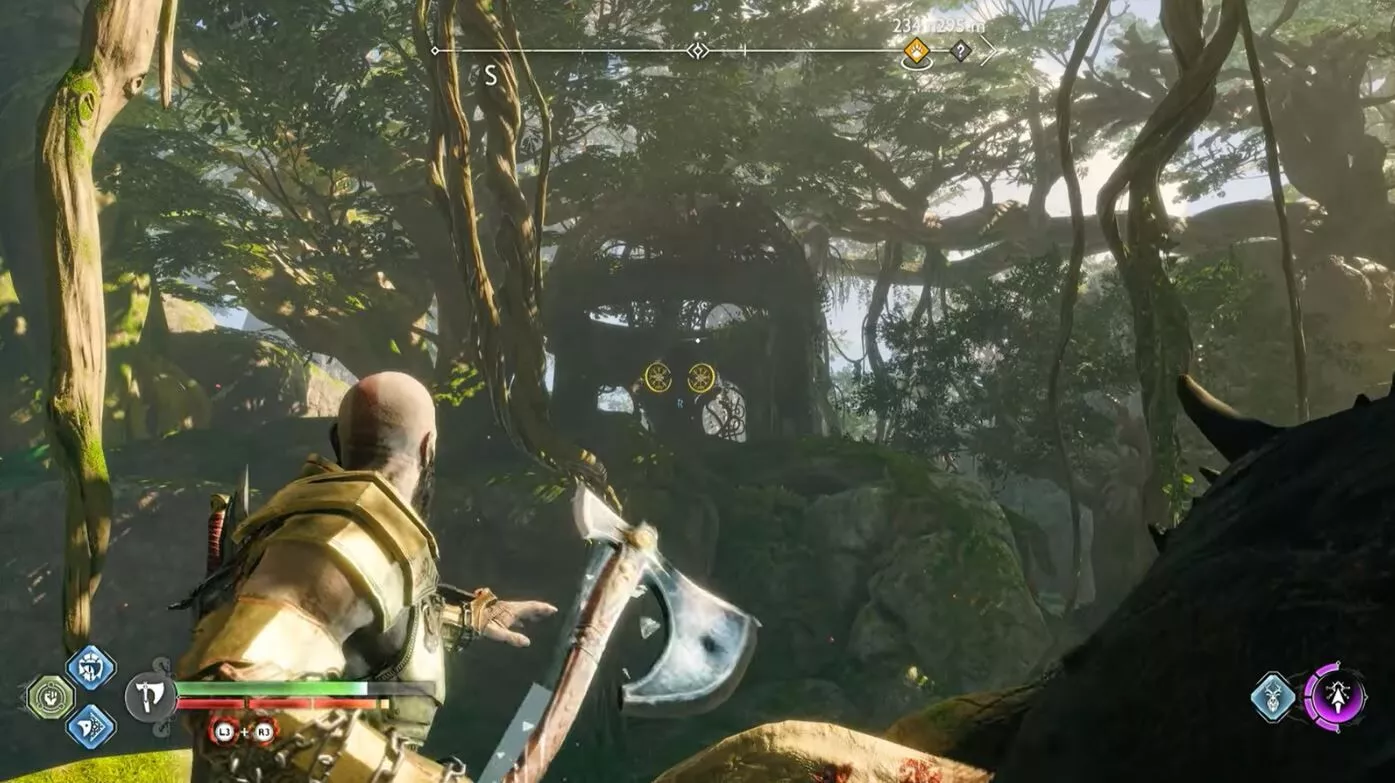Screen dimensions: 1395x783
Task: Click the diamond waypoint at compass center
Action: (697, 49)
